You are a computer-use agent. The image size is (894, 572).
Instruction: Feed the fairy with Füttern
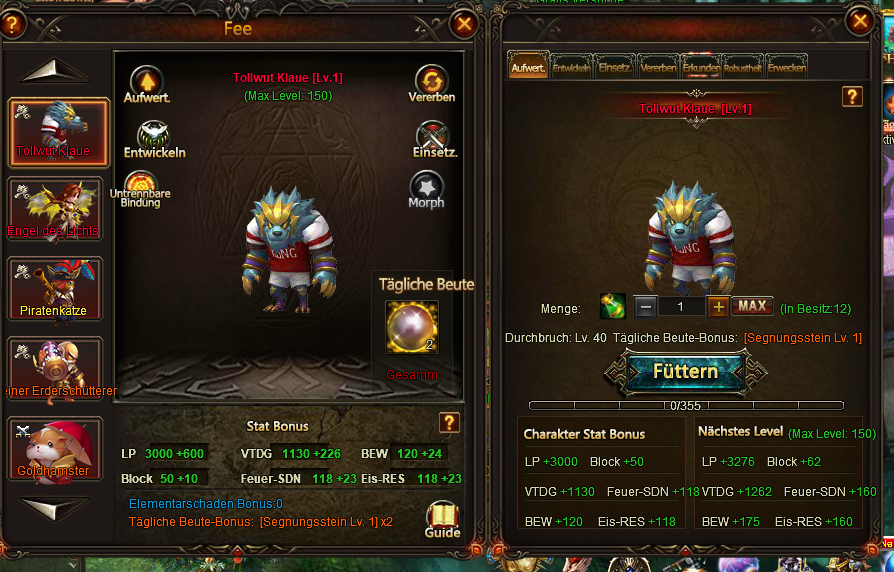685,371
